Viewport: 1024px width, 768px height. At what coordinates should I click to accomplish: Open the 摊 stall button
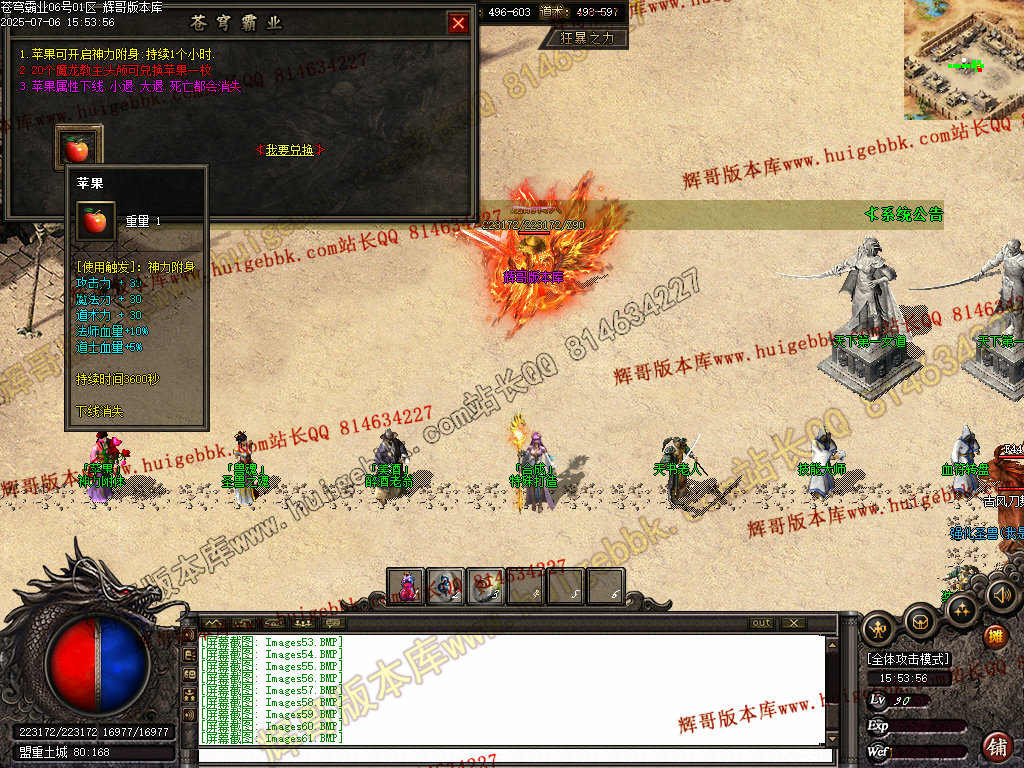coord(995,636)
